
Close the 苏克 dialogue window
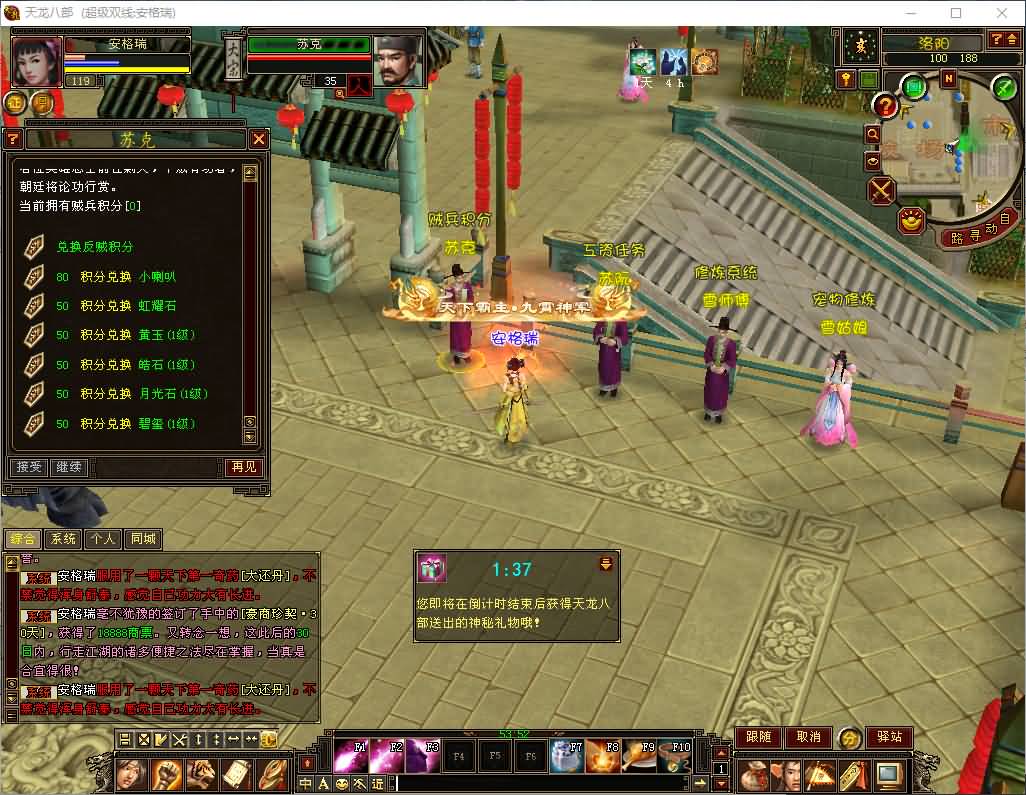(259, 139)
